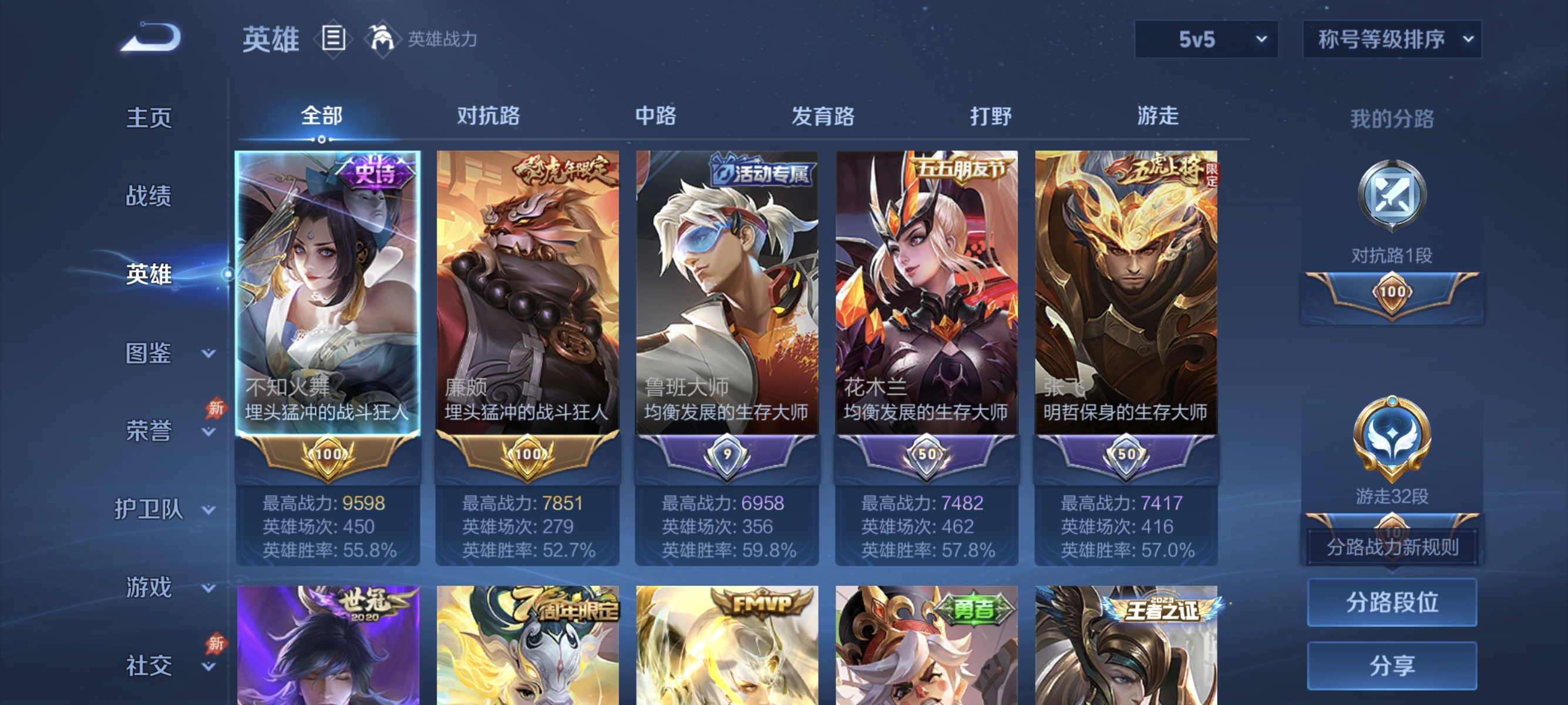This screenshot has height=705, width=1568.
Task: Click the 英雄战力 hero power icon
Action: click(382, 38)
